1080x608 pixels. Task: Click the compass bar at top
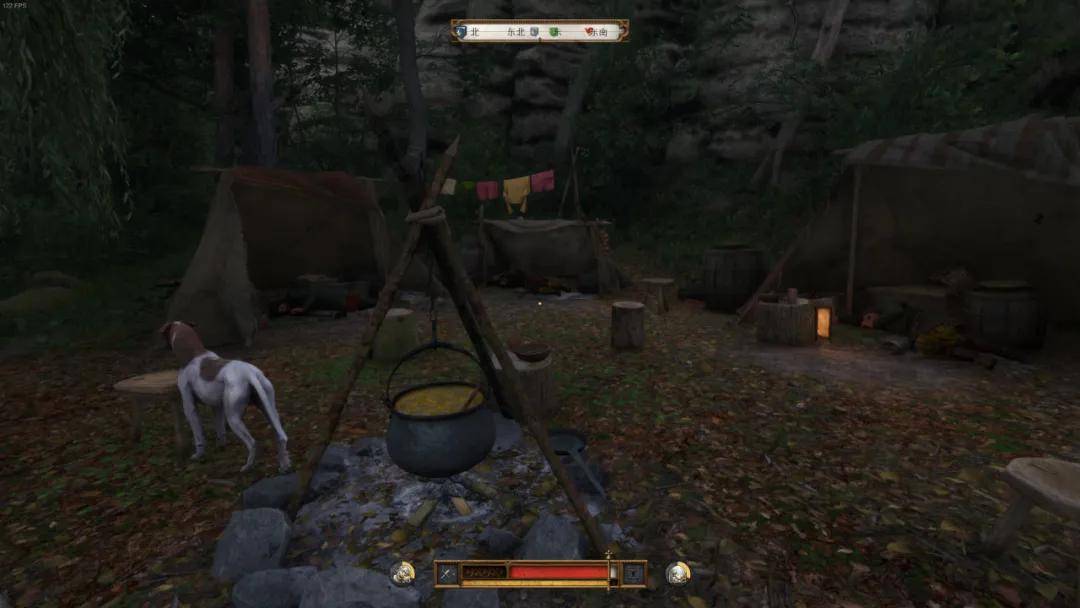click(540, 31)
